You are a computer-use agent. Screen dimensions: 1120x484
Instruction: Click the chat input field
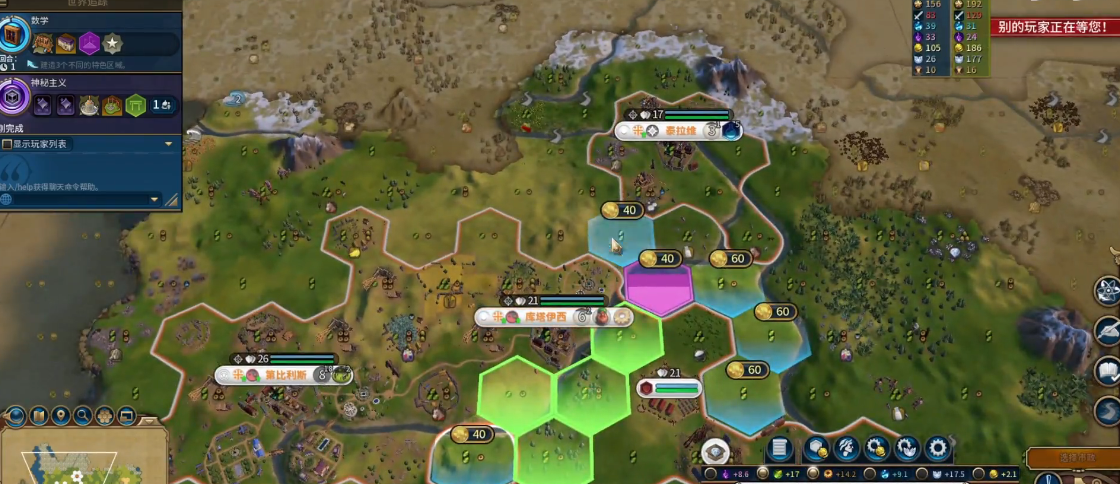(x=80, y=185)
